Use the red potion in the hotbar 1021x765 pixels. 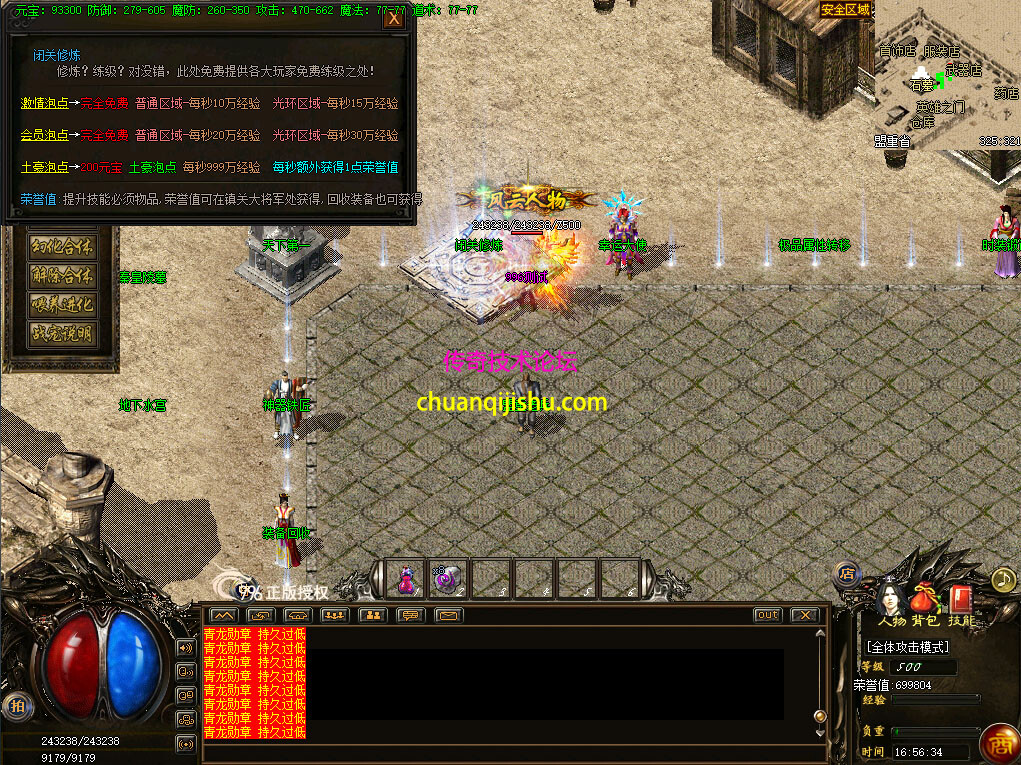406,578
